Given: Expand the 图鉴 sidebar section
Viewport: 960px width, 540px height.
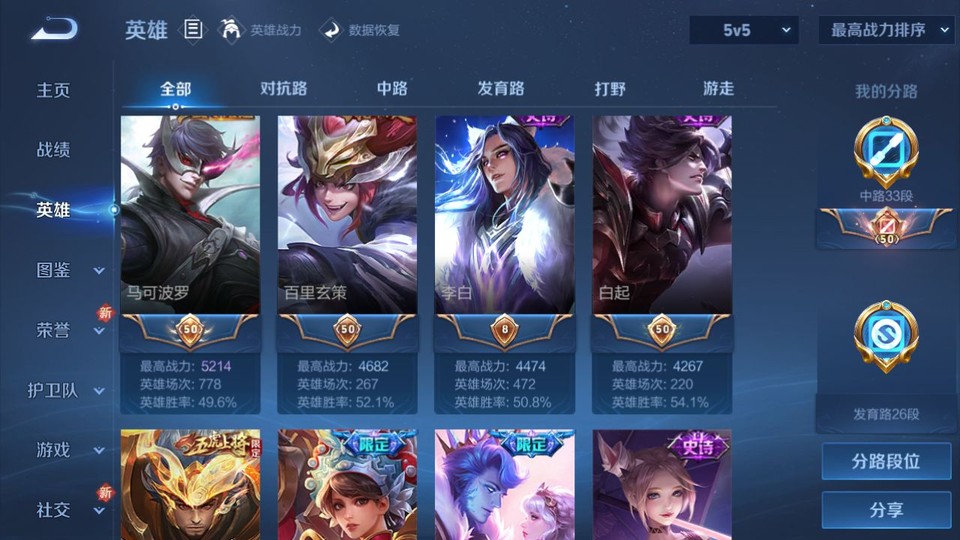Looking at the screenshot, I should (x=66, y=270).
